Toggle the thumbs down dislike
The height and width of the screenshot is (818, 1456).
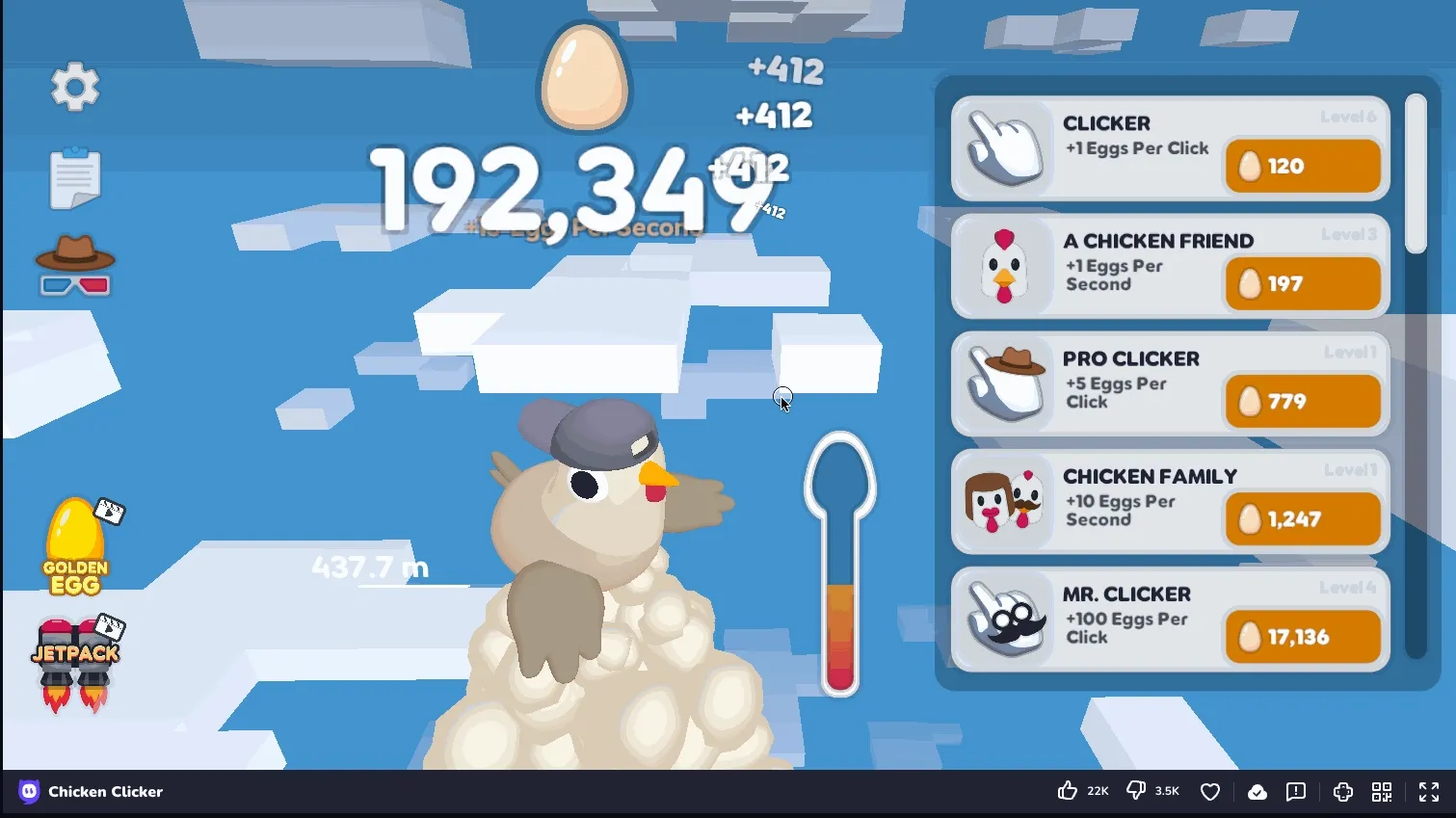(1135, 791)
